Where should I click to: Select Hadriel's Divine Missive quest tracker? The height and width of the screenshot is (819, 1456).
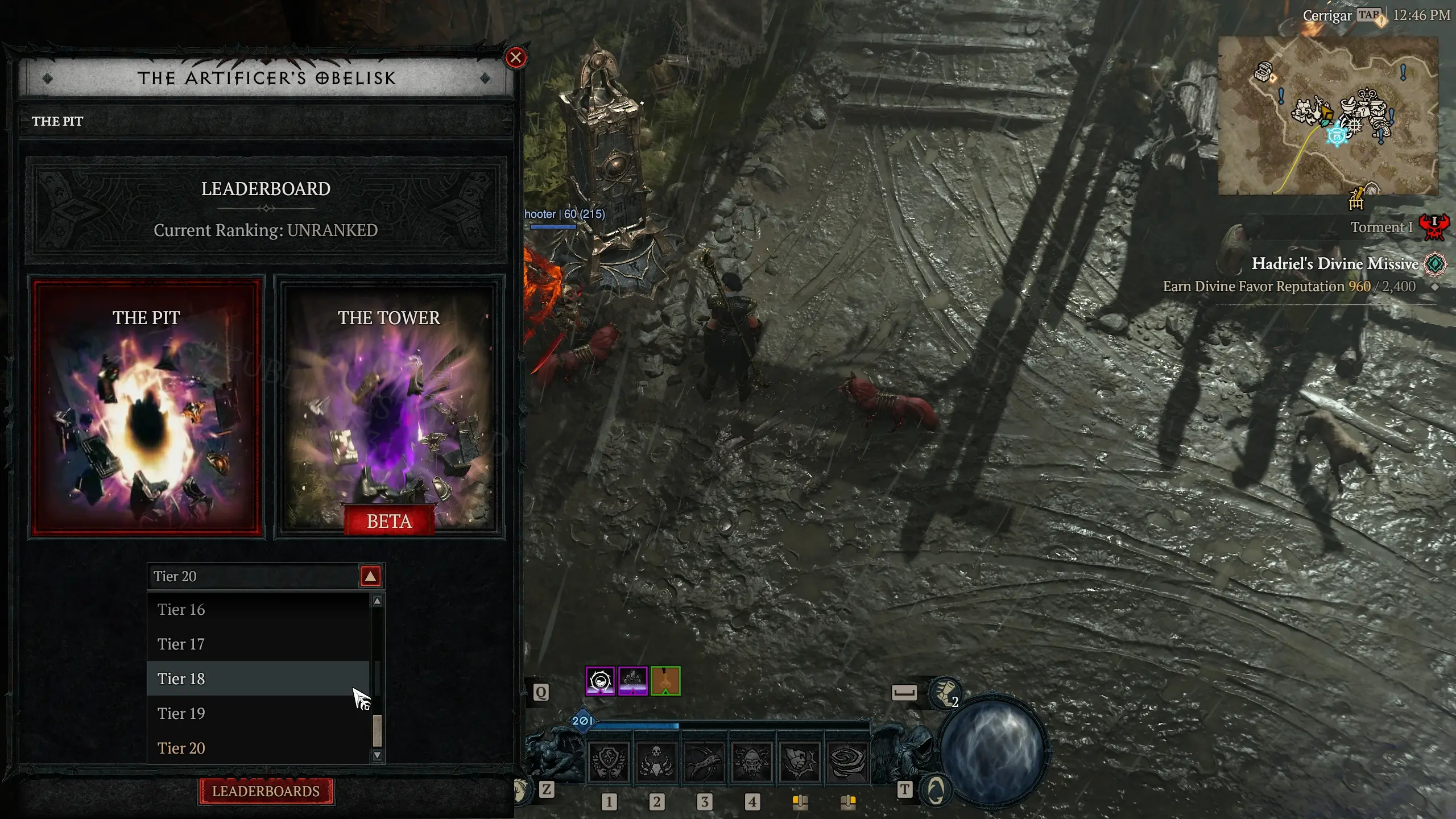tap(1334, 264)
